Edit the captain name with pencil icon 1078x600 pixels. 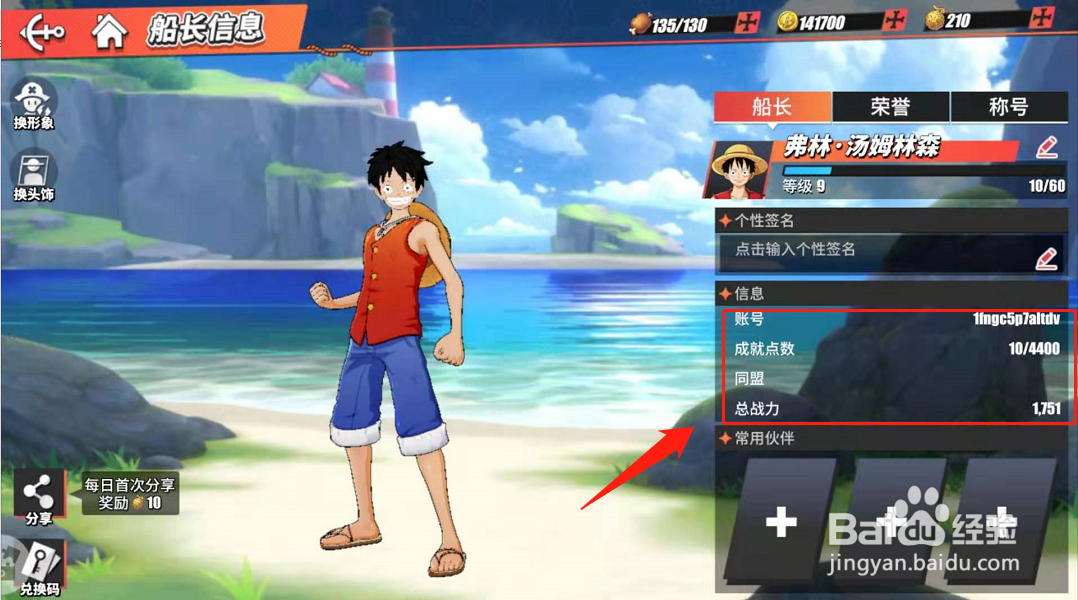(x=1046, y=149)
